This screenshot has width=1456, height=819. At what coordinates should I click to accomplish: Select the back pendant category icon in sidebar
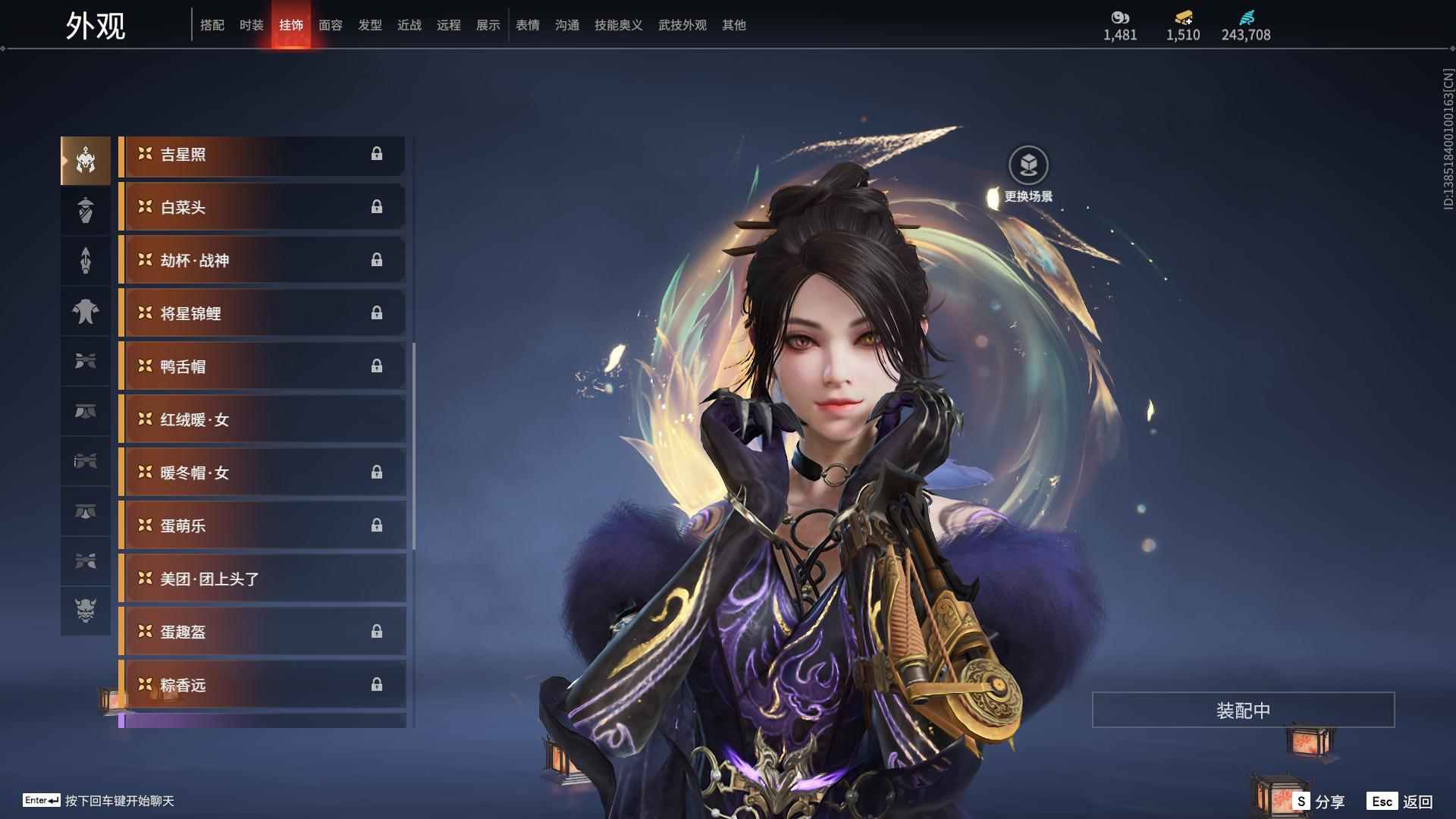tap(86, 261)
